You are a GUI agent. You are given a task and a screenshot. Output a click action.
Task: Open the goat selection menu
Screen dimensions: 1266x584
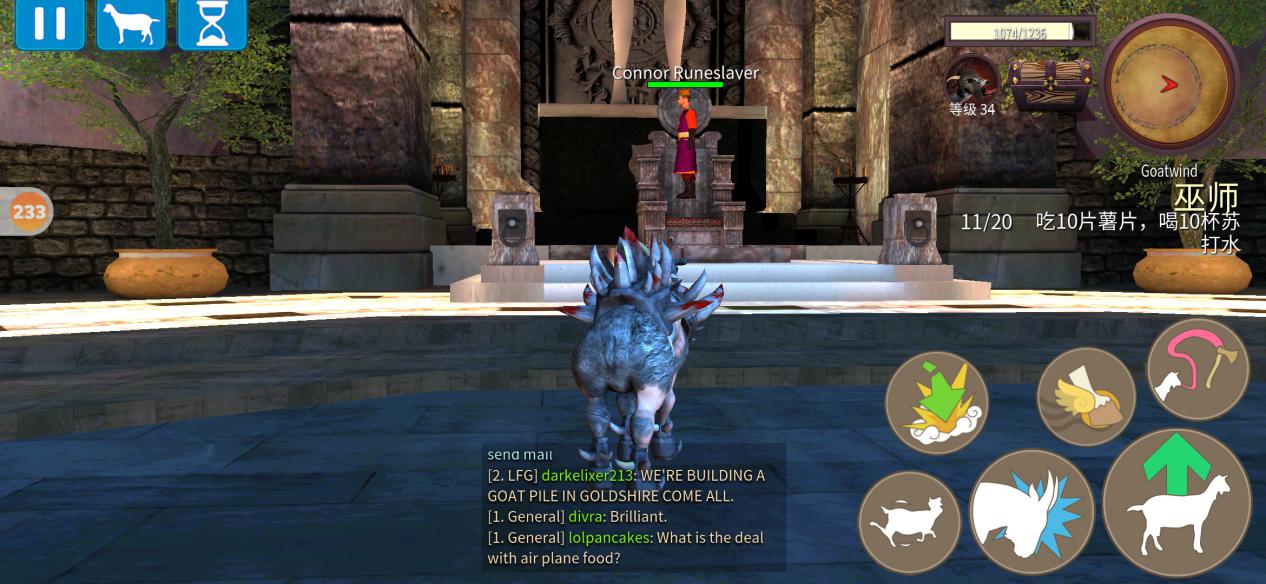pyautogui.click(x=131, y=24)
